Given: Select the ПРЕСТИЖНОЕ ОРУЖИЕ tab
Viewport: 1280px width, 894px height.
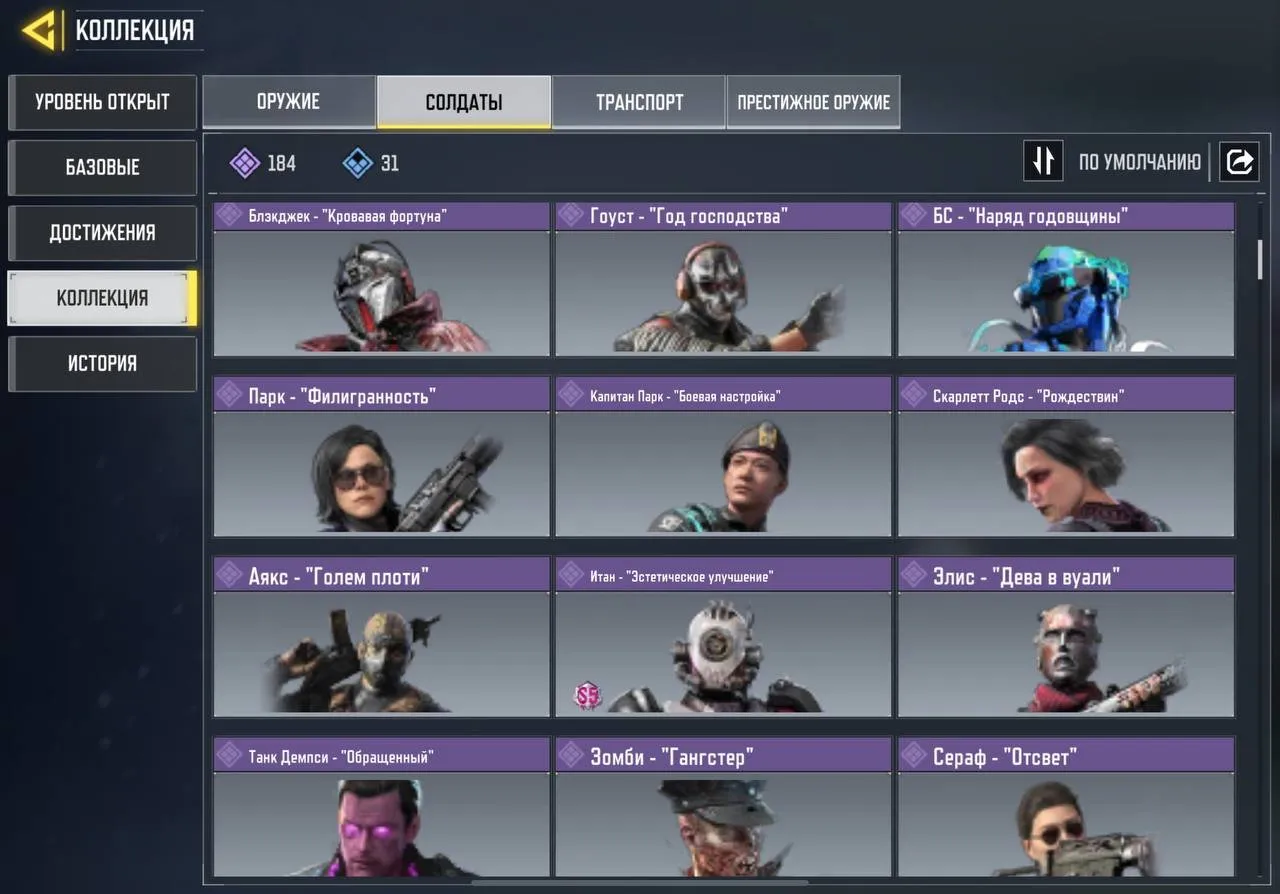Looking at the screenshot, I should click(x=813, y=101).
